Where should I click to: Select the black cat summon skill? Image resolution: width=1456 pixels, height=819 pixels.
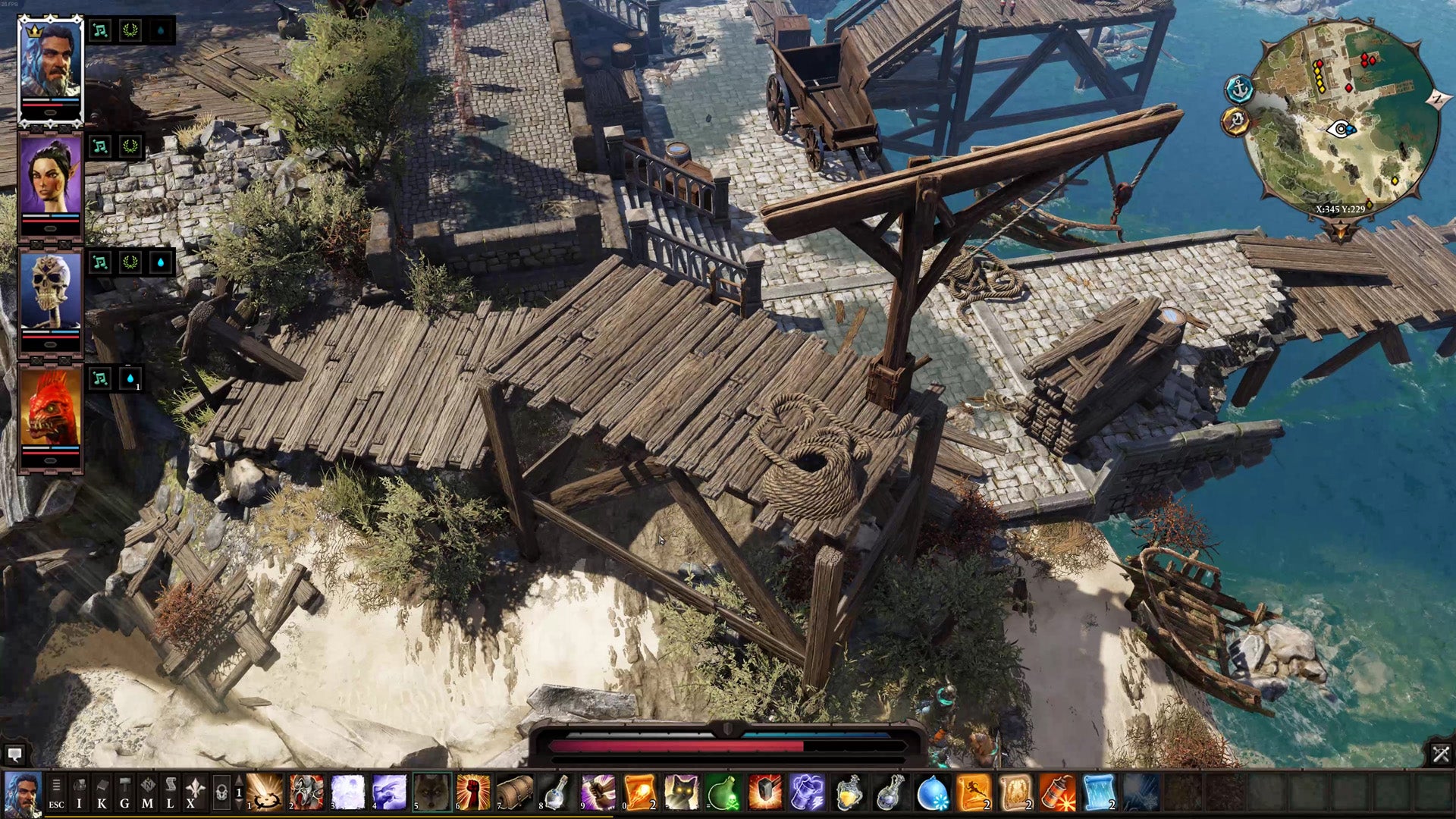click(x=682, y=793)
